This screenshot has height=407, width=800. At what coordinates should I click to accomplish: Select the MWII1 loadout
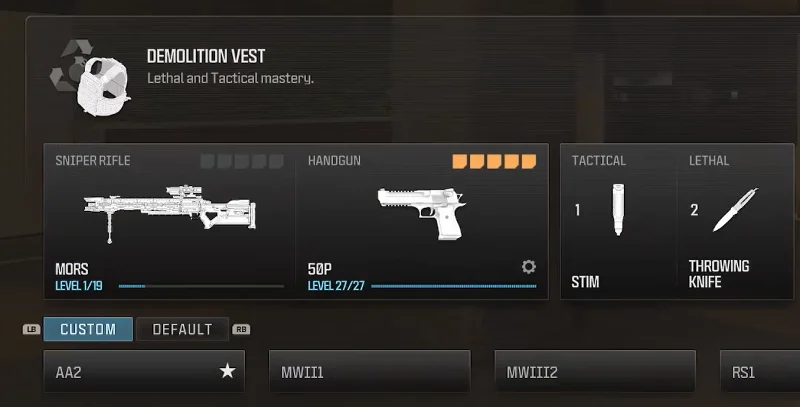[369, 372]
